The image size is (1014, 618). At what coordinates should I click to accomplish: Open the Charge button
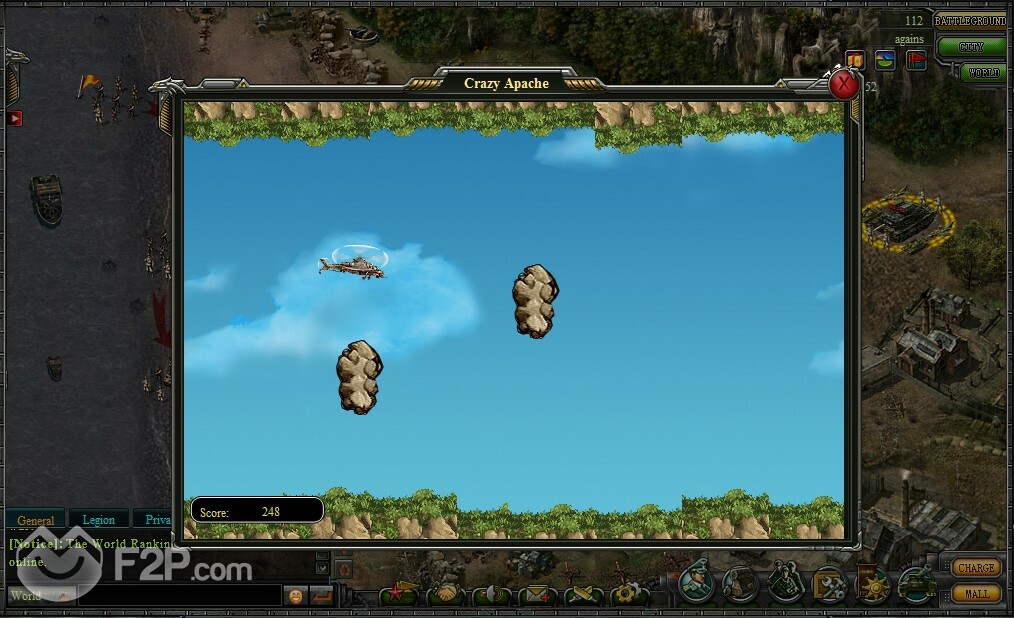click(975, 567)
